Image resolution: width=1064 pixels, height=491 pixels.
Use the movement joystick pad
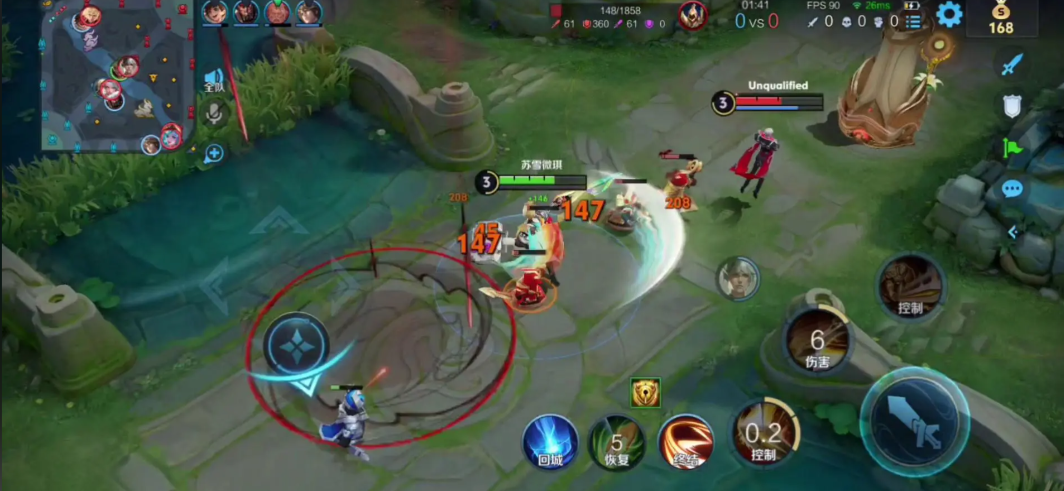[298, 345]
